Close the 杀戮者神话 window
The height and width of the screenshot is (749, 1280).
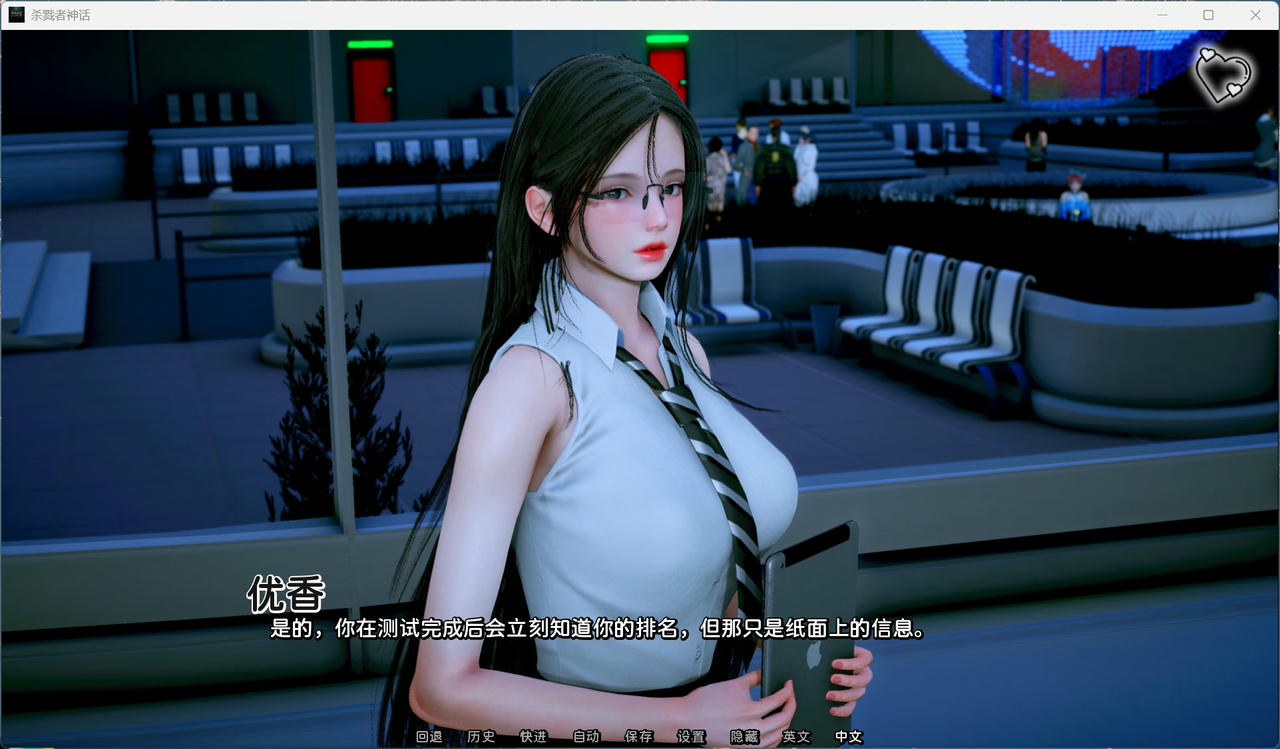click(x=1255, y=15)
